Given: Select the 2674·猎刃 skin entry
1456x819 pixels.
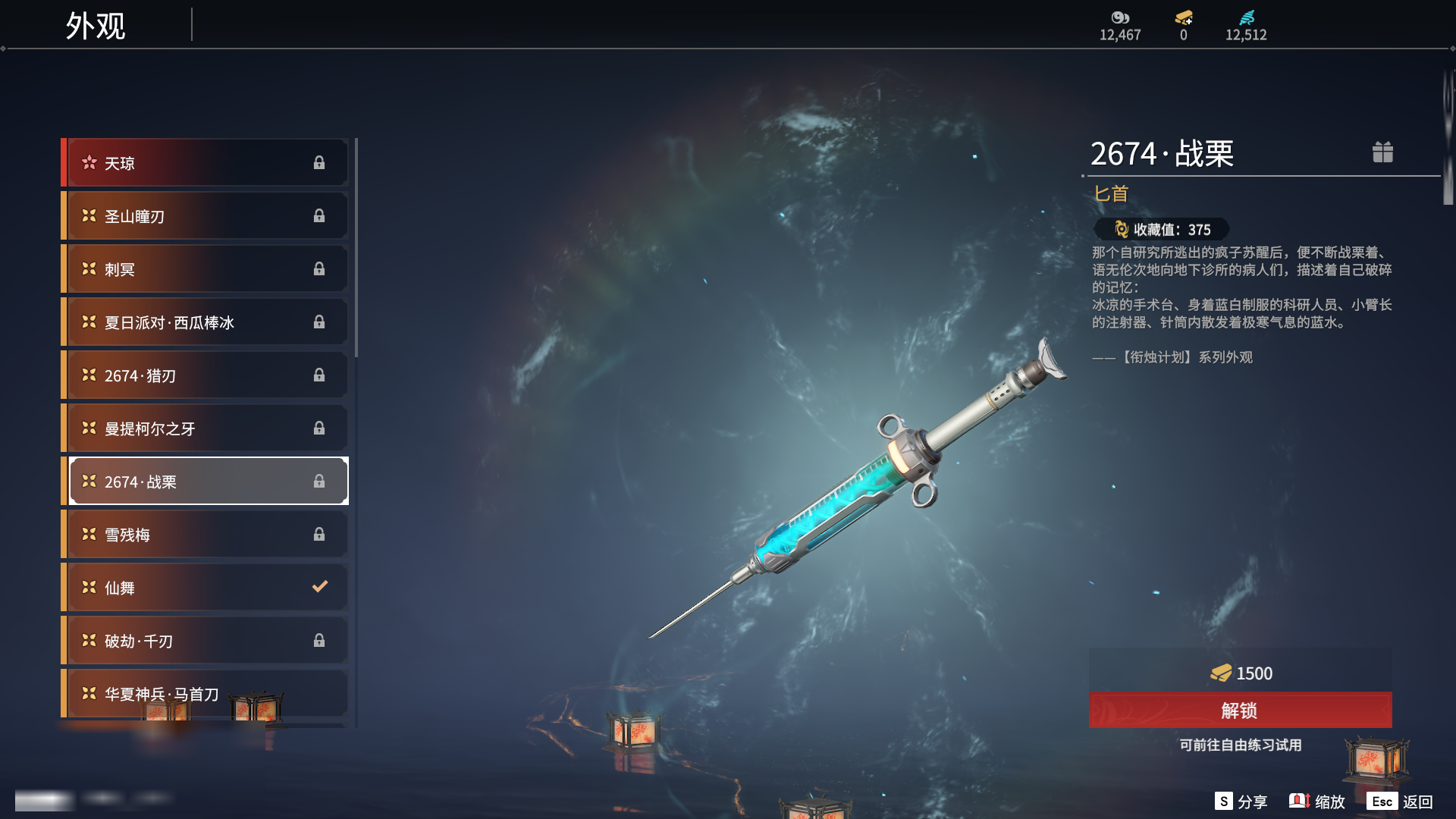Looking at the screenshot, I should tap(206, 375).
